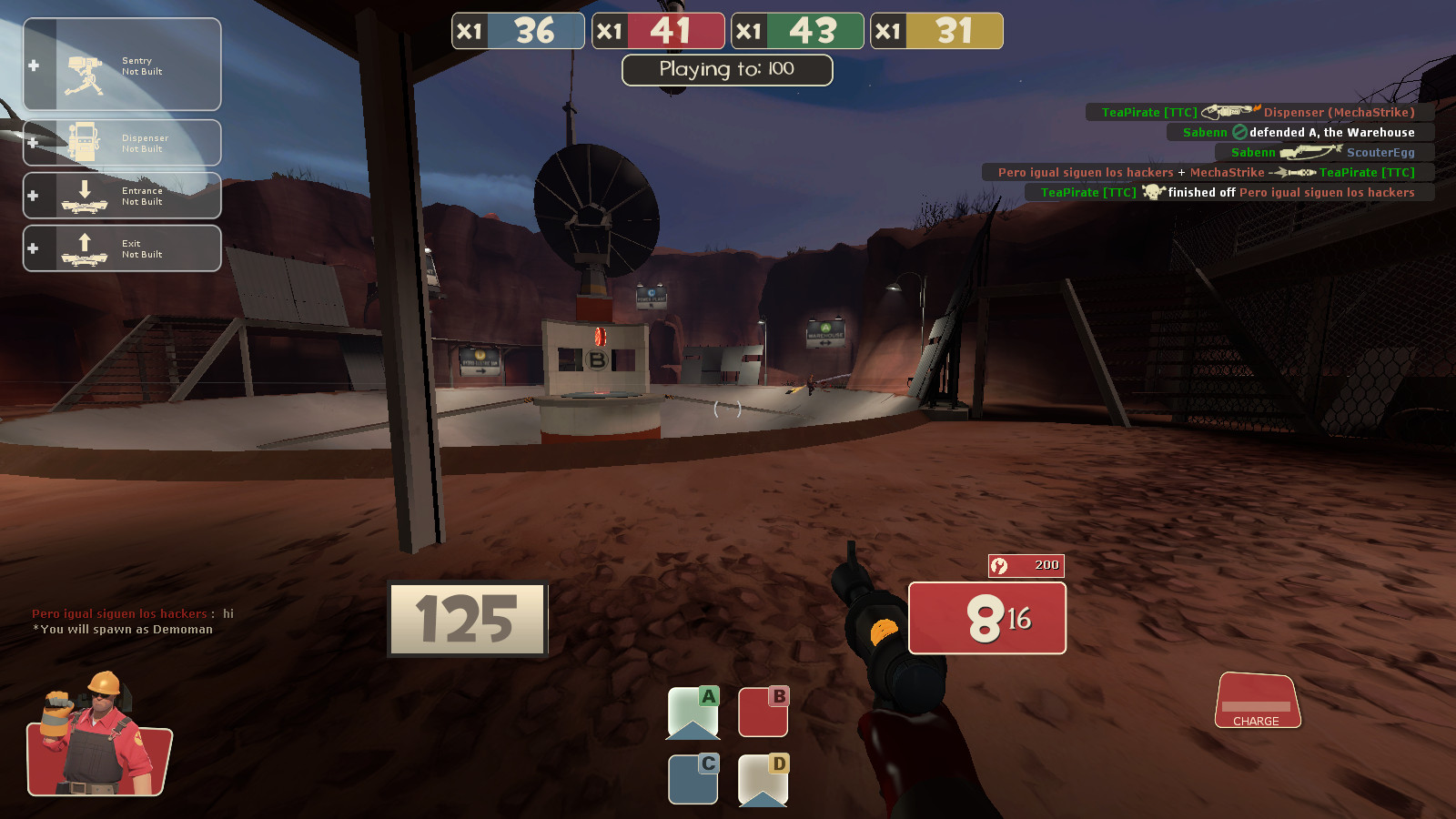Expand the Dispenser Not Built entry
This screenshot has width=1456, height=819.
tap(33, 142)
